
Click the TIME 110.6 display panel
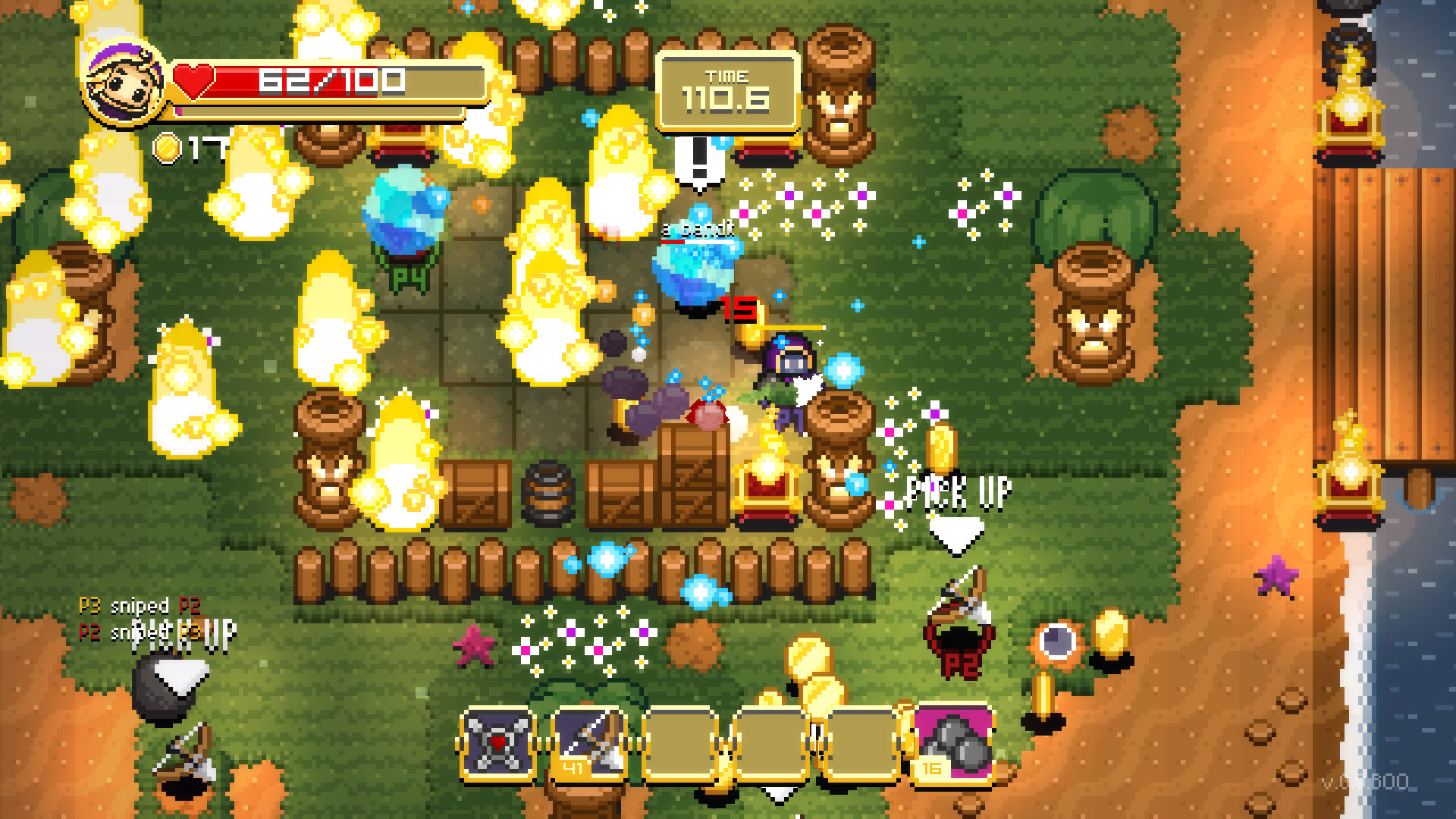[x=729, y=91]
